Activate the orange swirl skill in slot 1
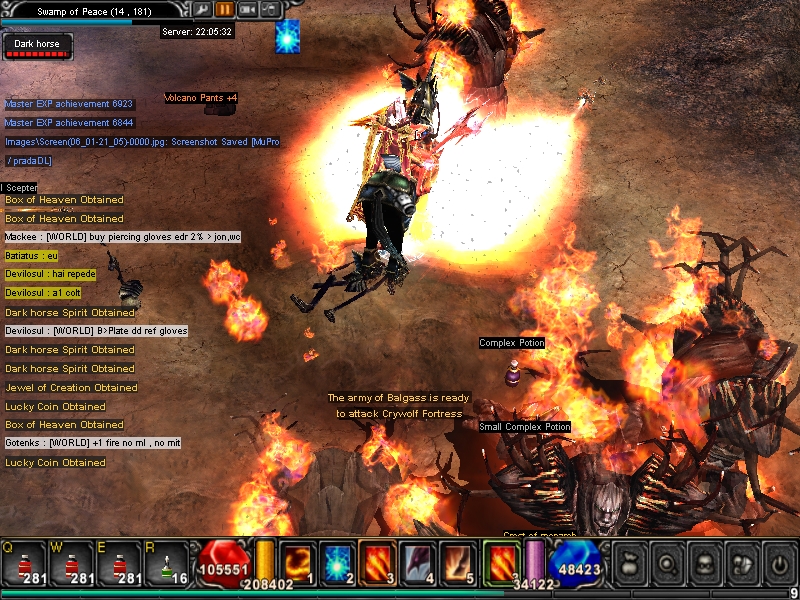 tap(297, 564)
